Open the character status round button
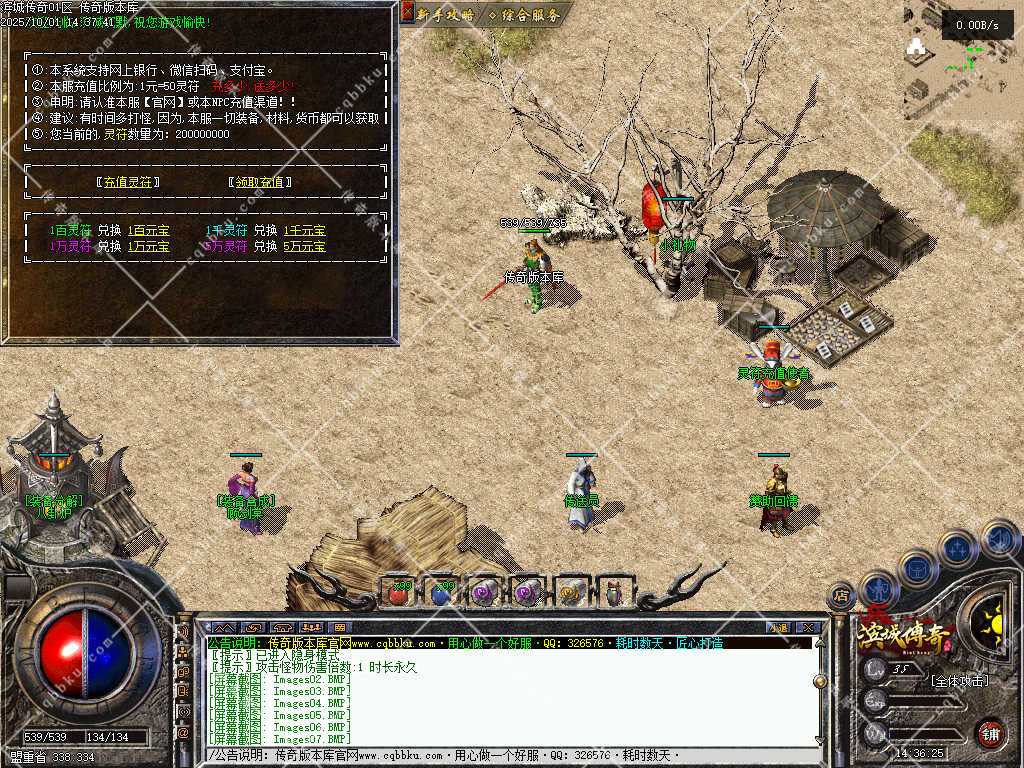This screenshot has width=1024, height=768. tap(878, 588)
